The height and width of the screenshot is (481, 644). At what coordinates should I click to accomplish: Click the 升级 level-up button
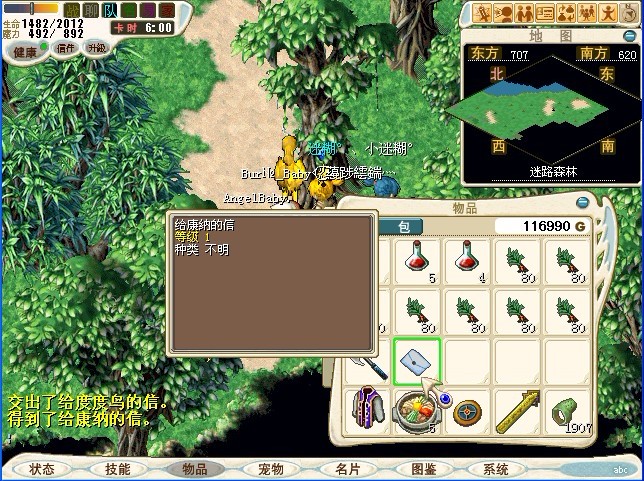pos(97,48)
